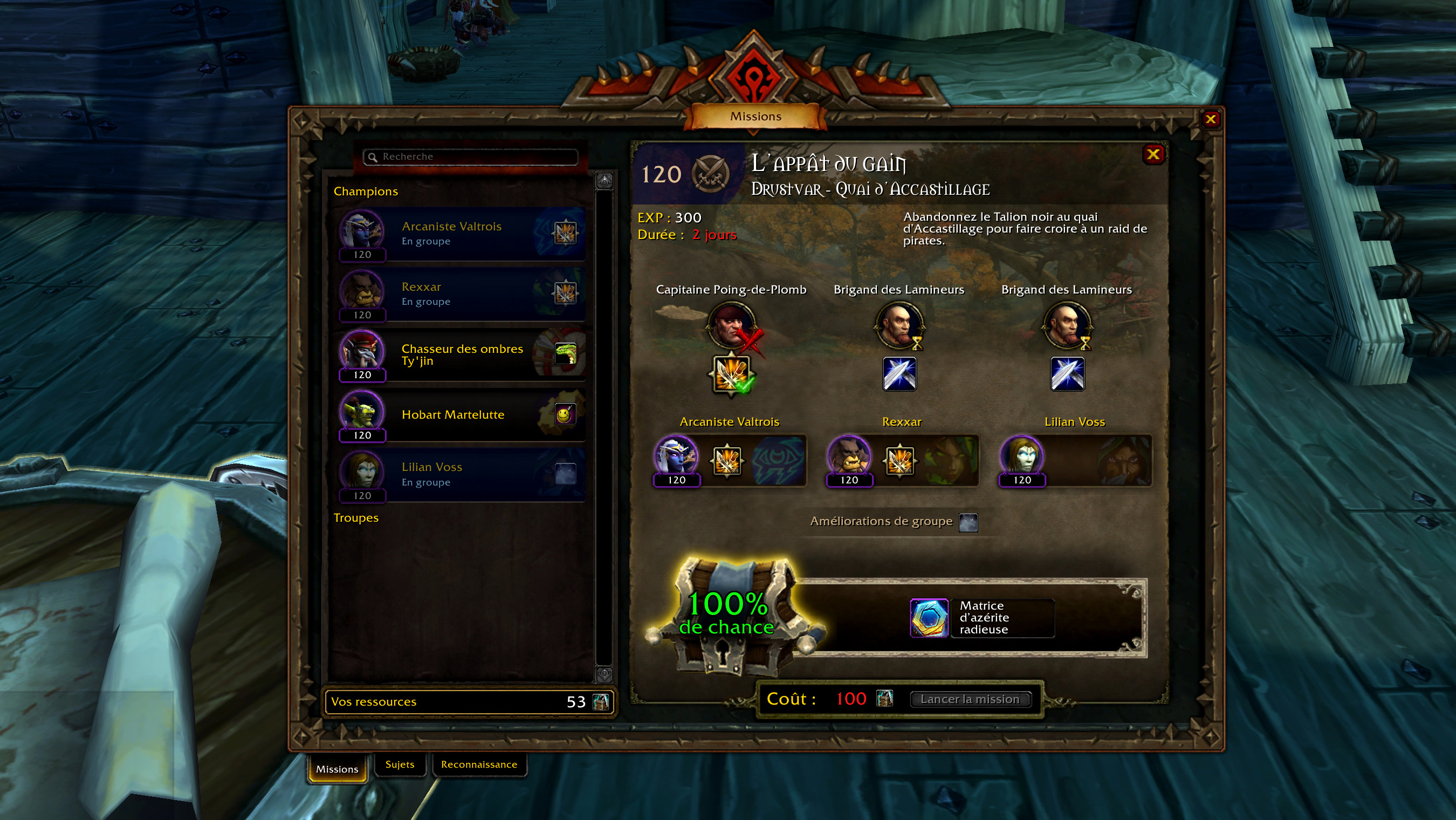Click the Matrice d'azérite radieuse reward
Image resolution: width=1456 pixels, height=820 pixels.
[x=929, y=618]
